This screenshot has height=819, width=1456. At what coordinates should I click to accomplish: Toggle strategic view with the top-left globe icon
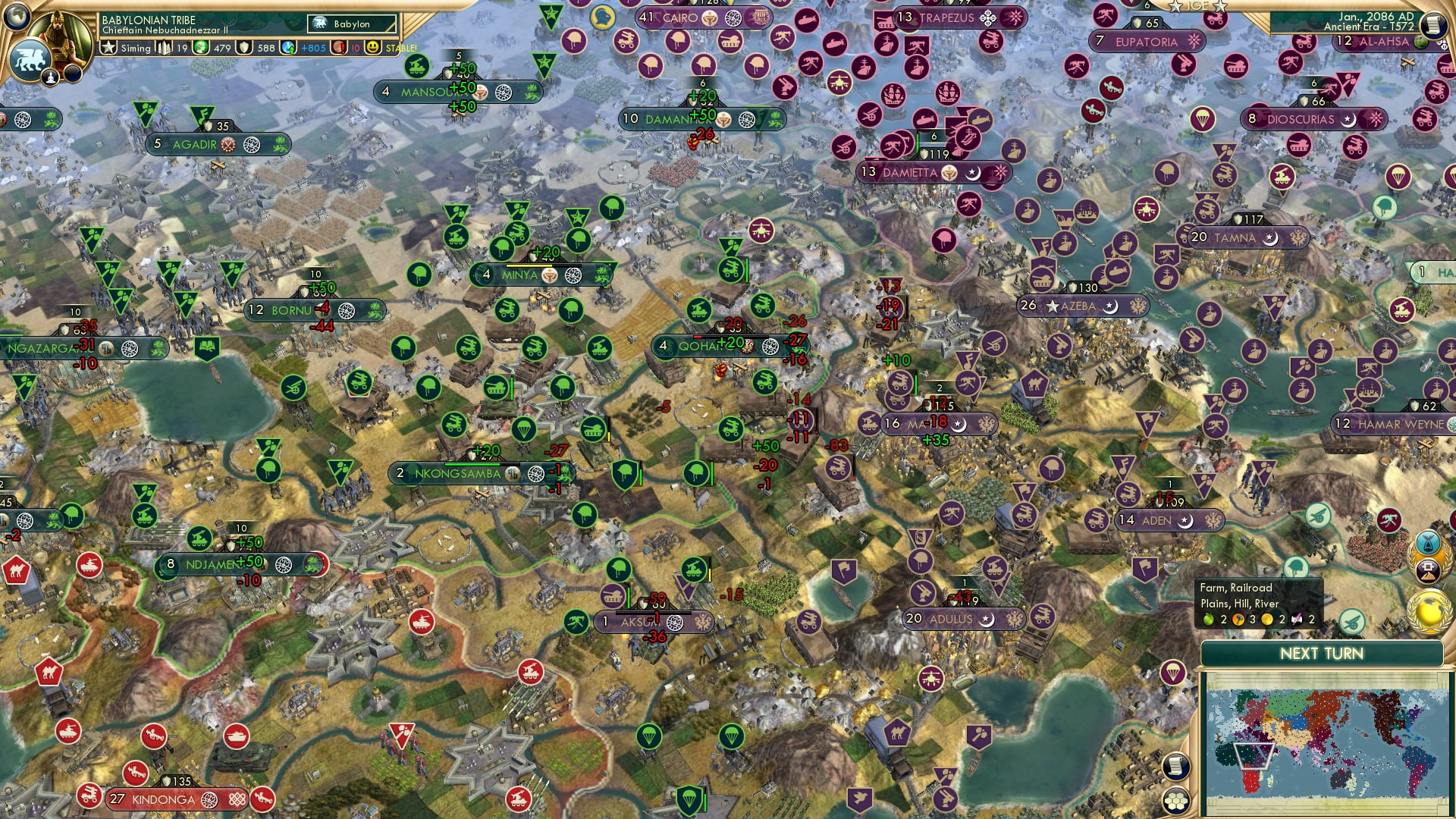click(17, 14)
